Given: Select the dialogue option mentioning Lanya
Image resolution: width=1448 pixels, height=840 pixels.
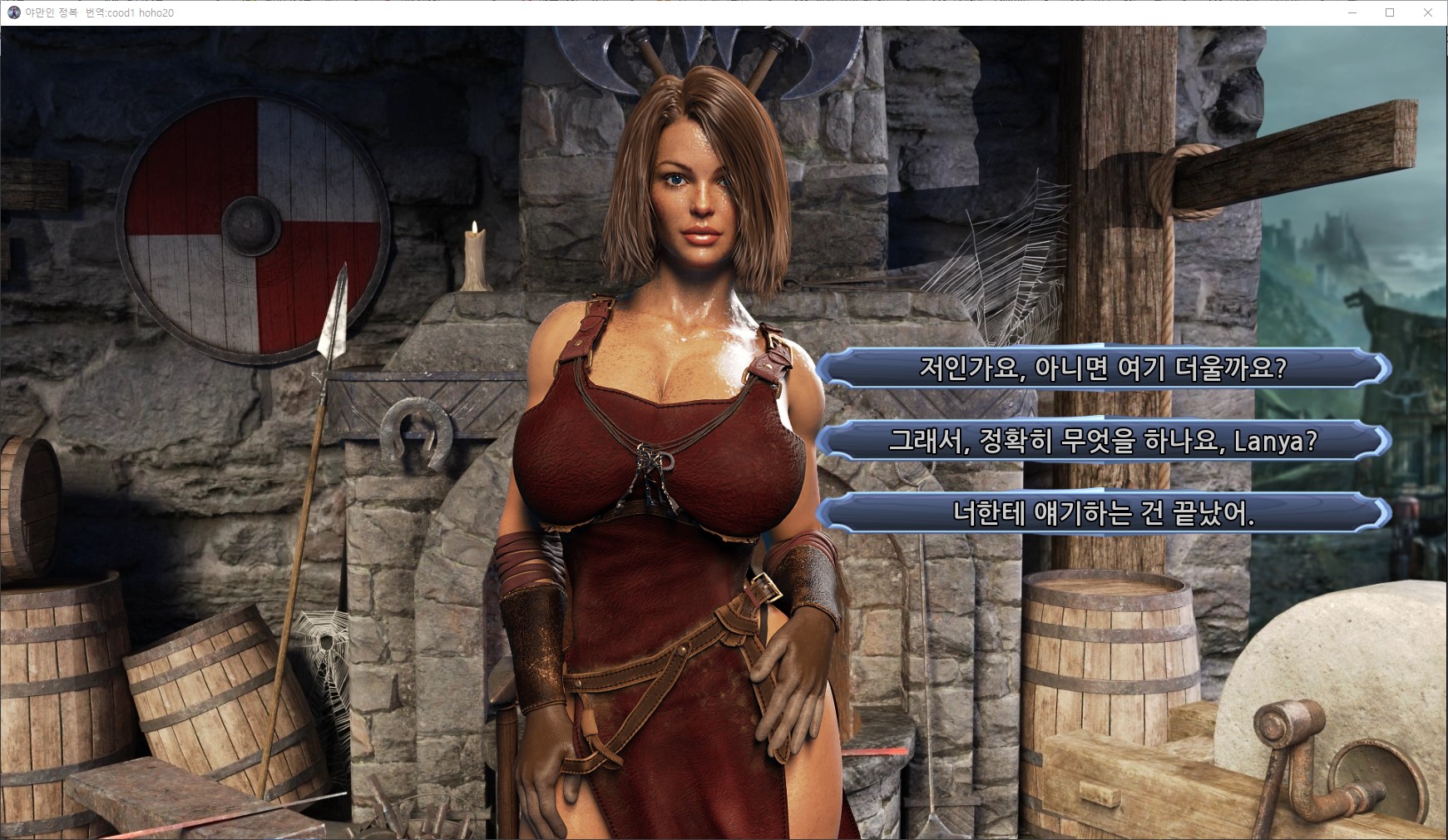Looking at the screenshot, I should click(x=1103, y=441).
